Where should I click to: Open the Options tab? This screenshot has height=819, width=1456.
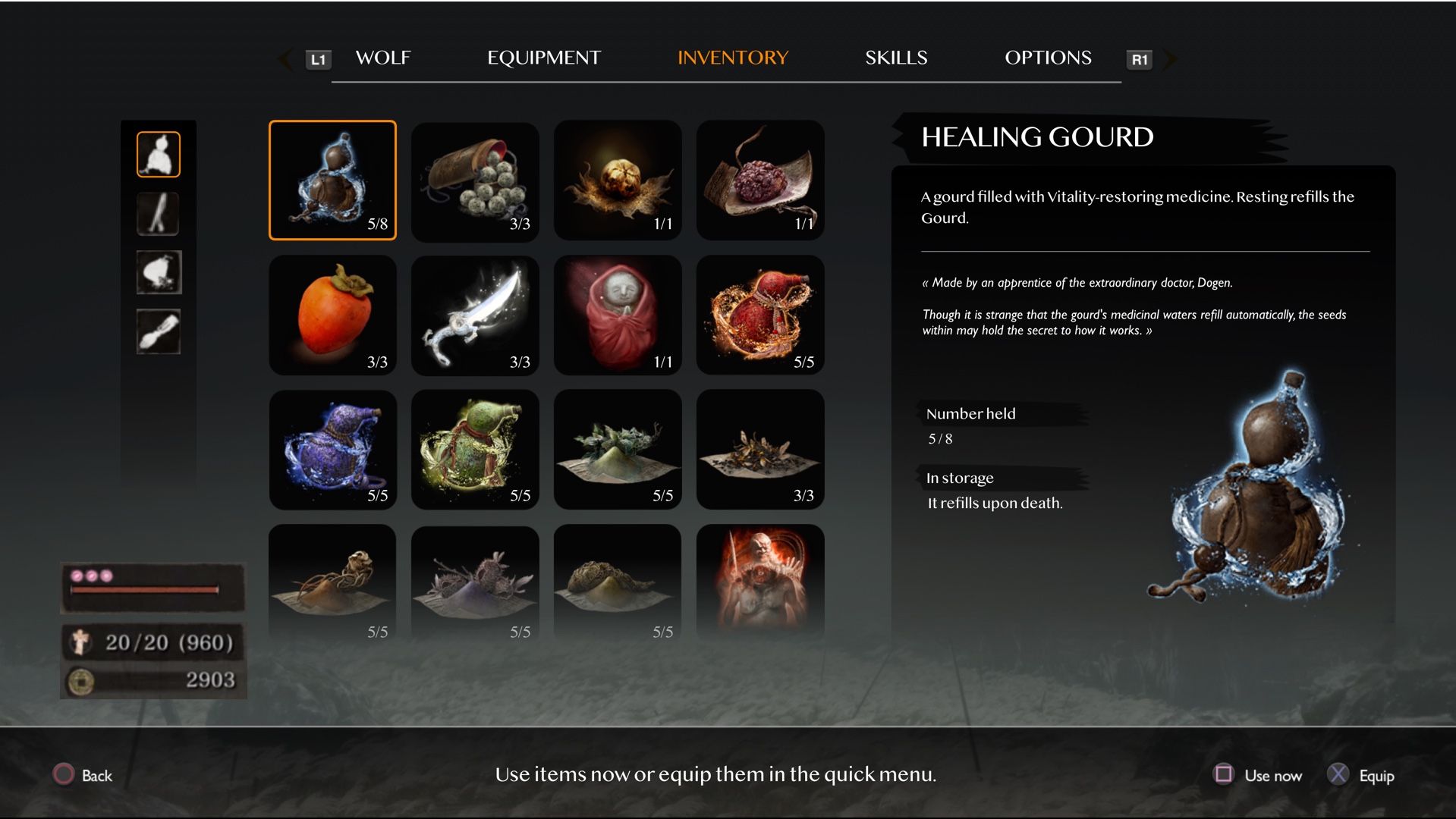tap(1047, 58)
